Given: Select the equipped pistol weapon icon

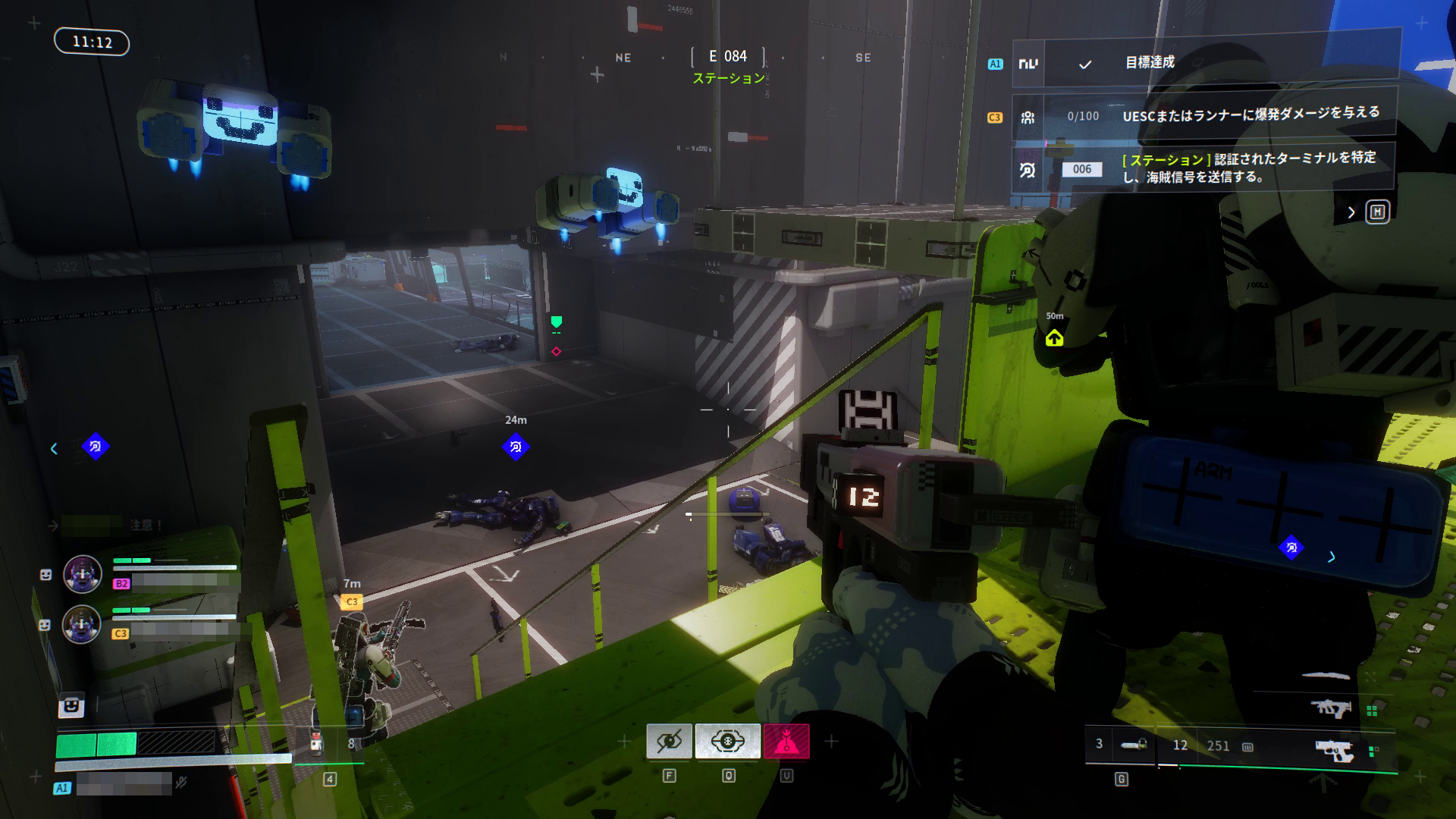Looking at the screenshot, I should pos(1335,751).
